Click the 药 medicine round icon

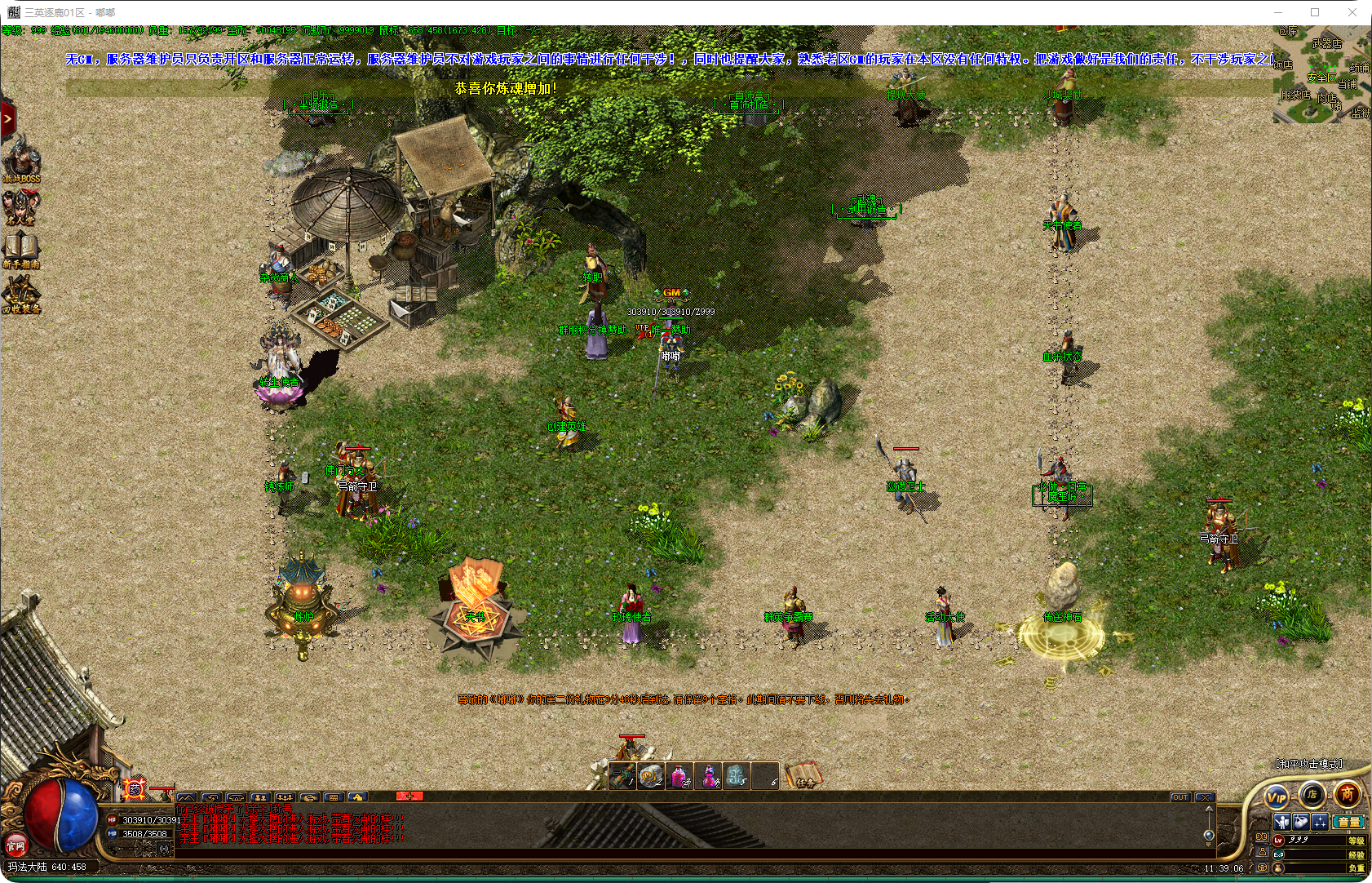tap(135, 789)
